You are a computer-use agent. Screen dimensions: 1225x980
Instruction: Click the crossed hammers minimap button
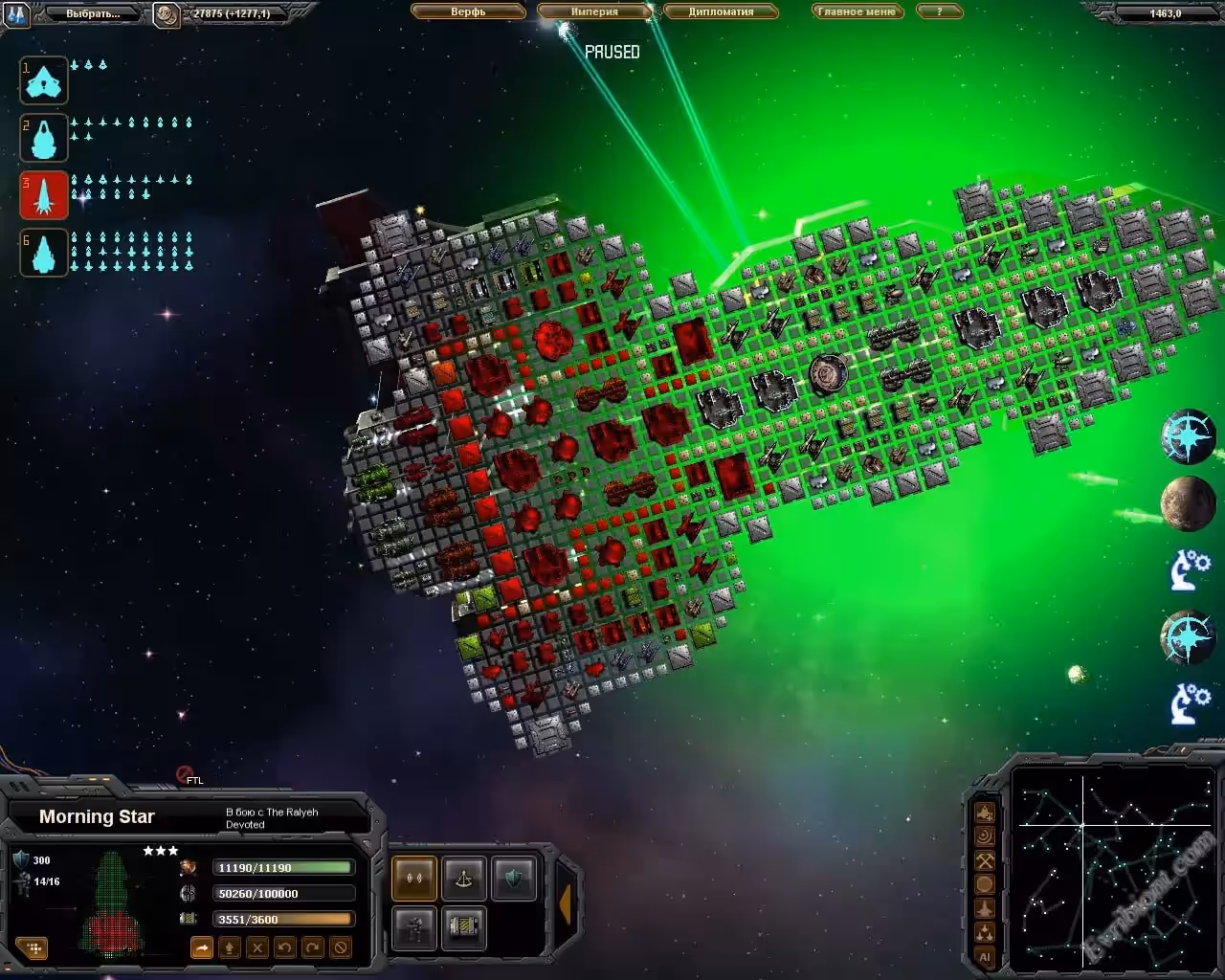point(984,860)
